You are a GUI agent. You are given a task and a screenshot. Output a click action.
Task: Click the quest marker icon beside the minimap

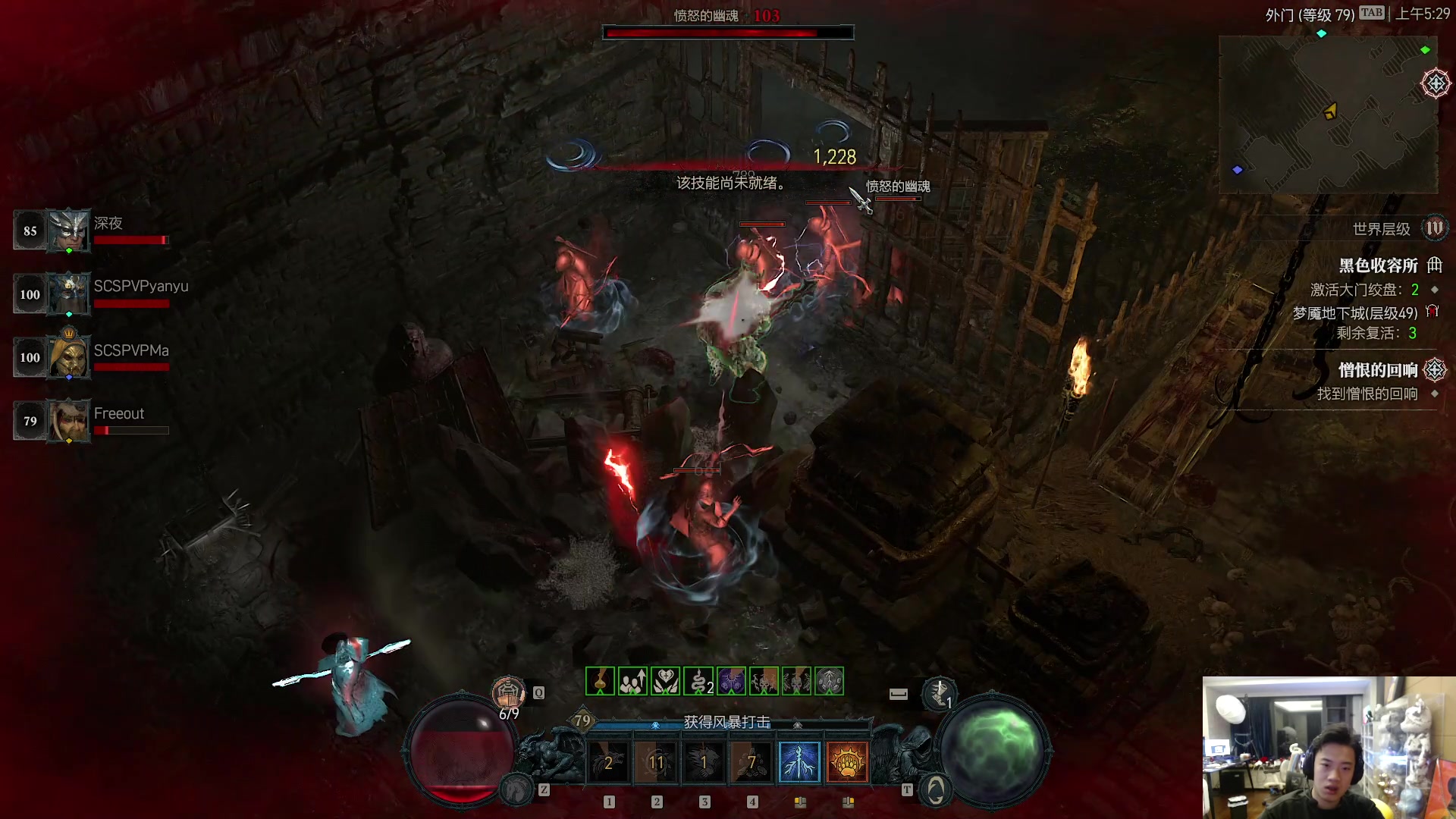[x=1436, y=83]
